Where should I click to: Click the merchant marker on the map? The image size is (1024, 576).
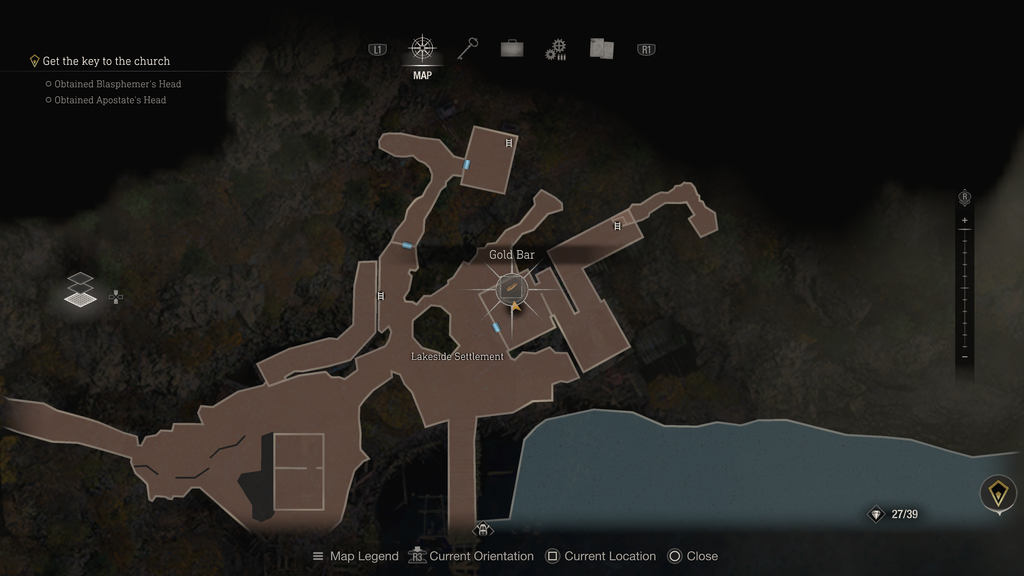(483, 529)
